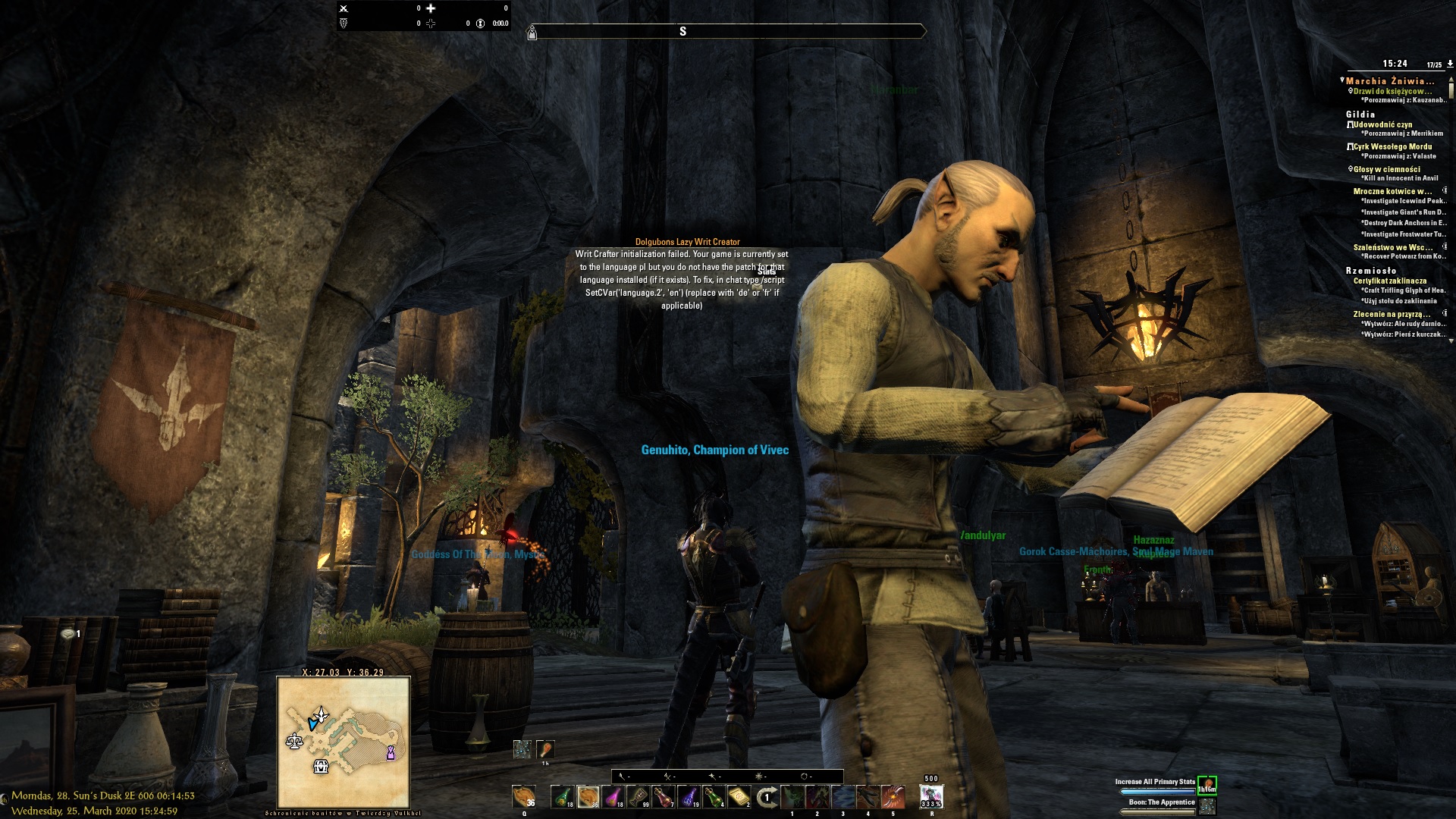This screenshot has width=1456, height=819.
Task: Swap weapon bar with the arrow icon
Action: pos(767,797)
